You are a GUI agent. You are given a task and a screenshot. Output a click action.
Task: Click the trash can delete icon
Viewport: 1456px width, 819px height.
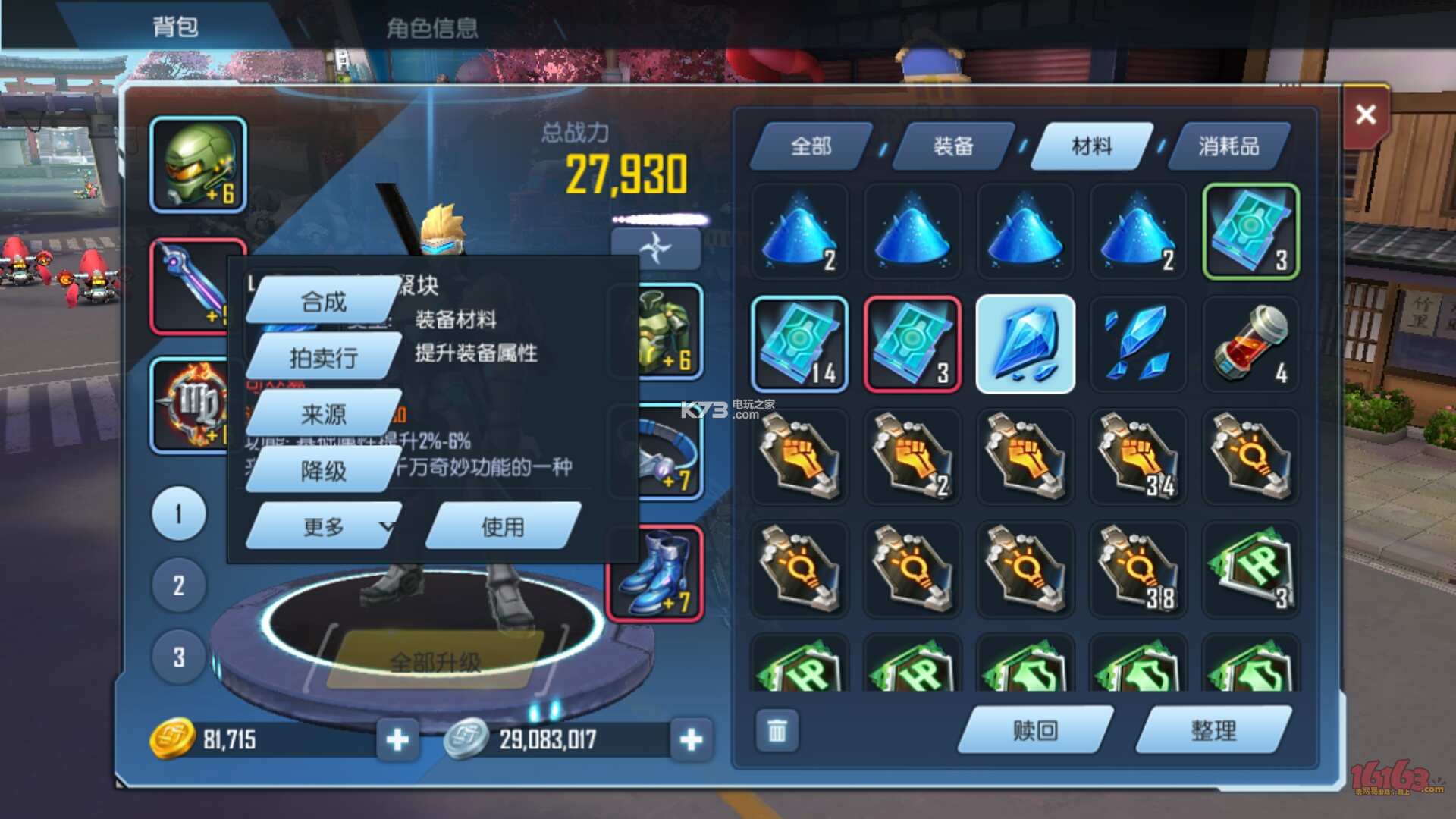(777, 731)
